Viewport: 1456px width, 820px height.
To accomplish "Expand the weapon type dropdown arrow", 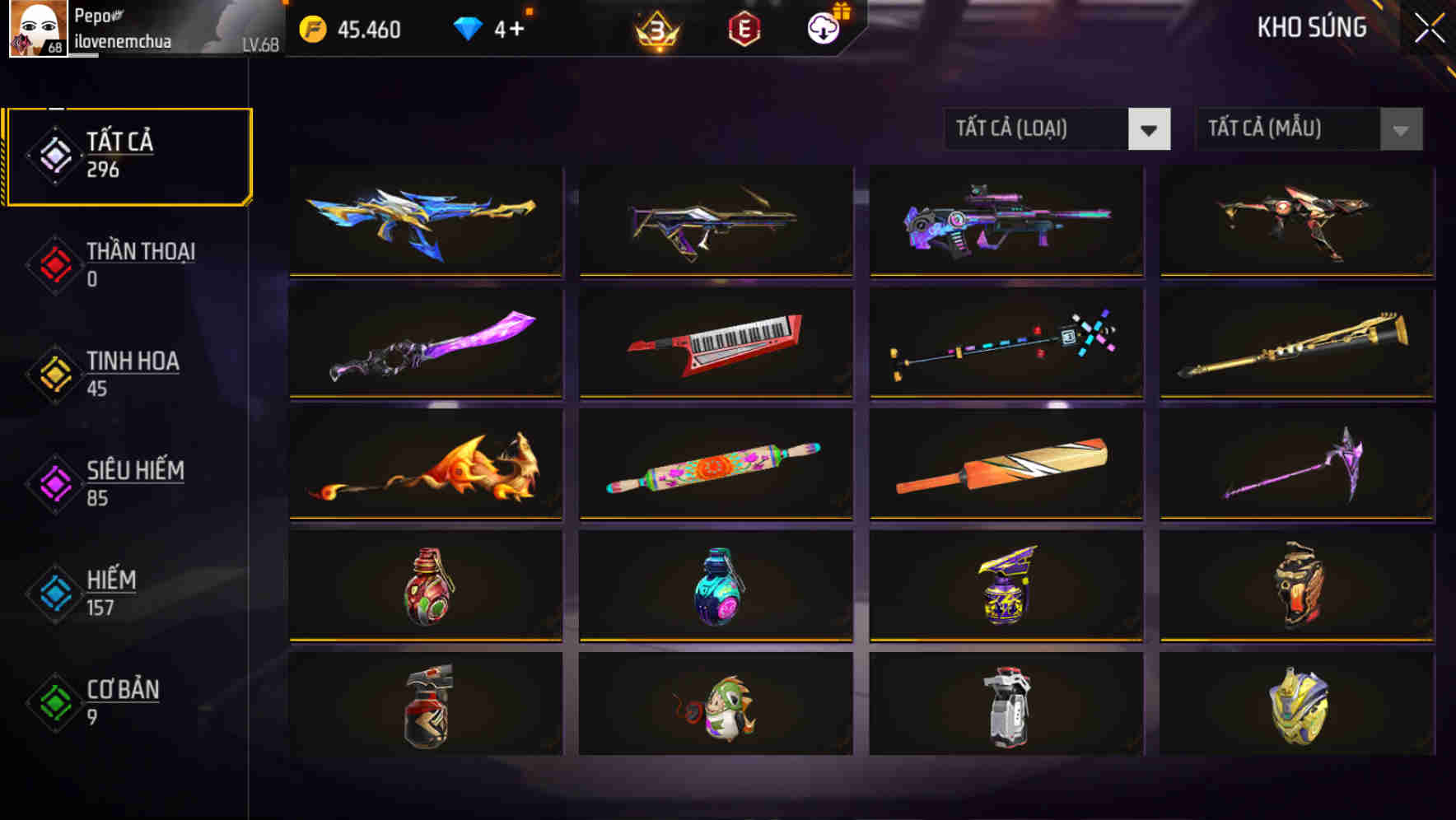I will point(1150,129).
